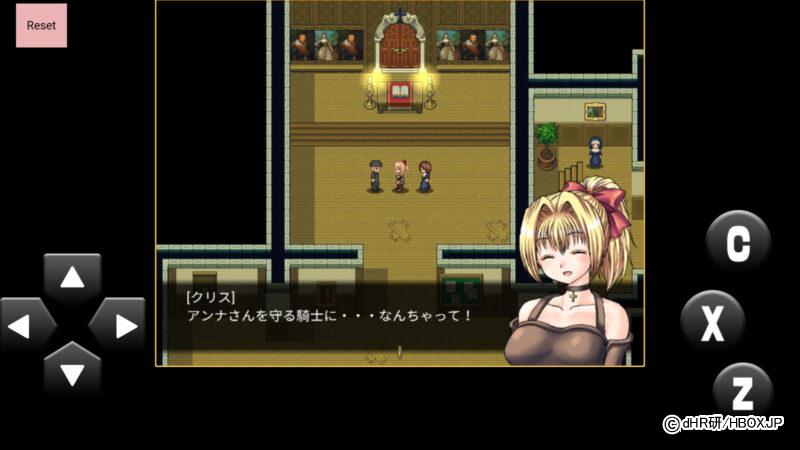Tap the round X button
Viewport: 800px width, 450px height.
[x=712, y=322]
